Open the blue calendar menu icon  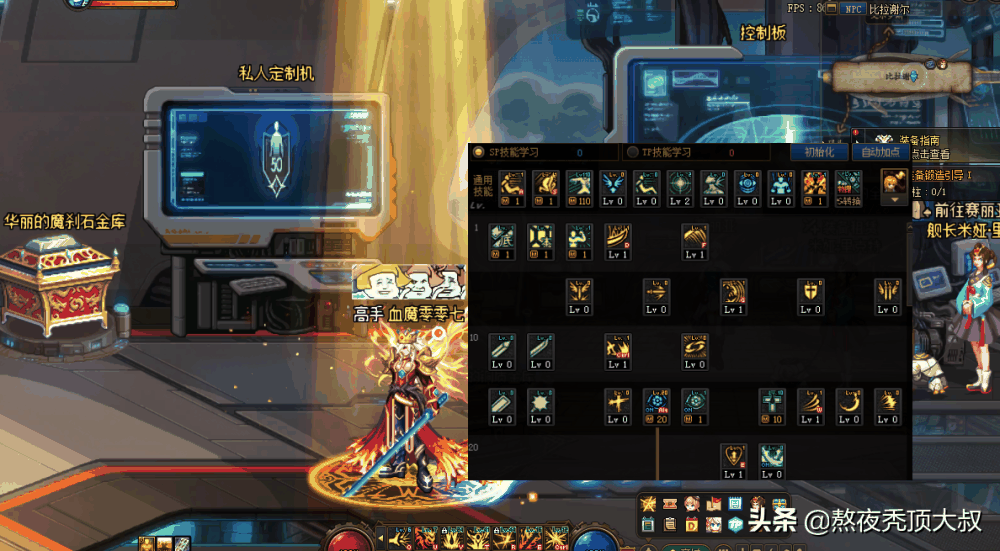tap(735, 503)
